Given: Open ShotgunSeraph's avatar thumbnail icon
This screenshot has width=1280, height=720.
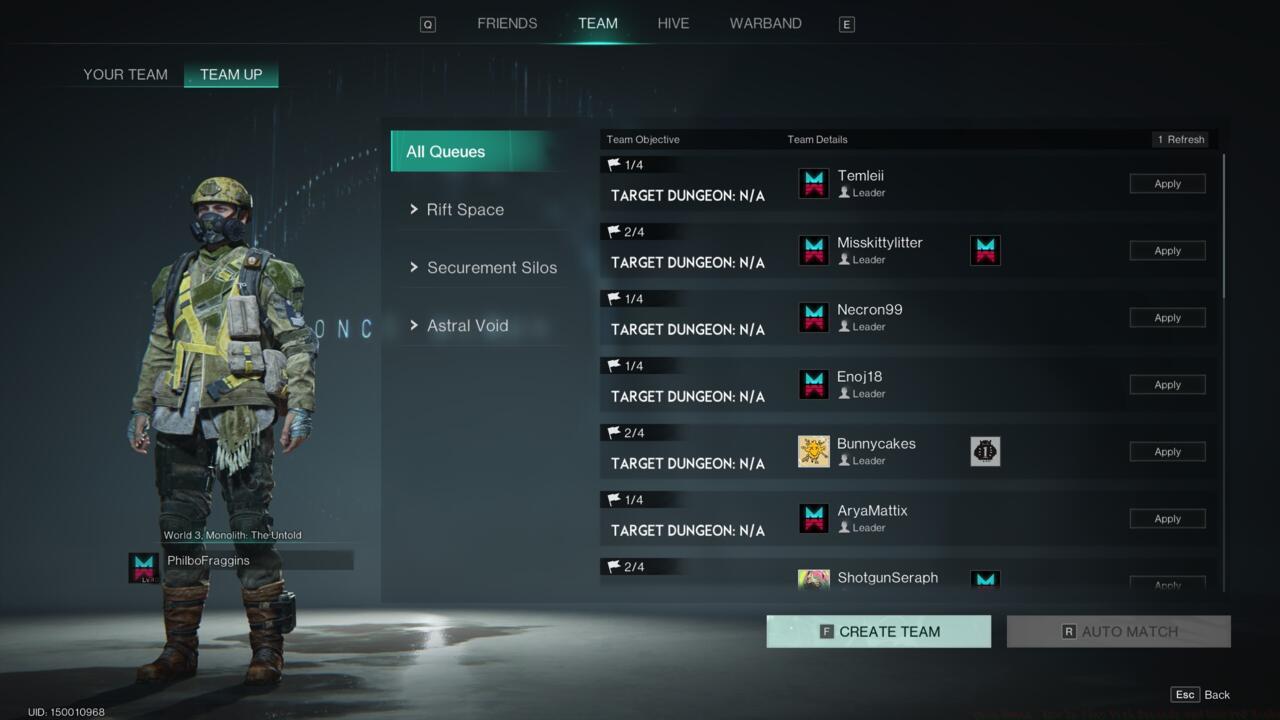Looking at the screenshot, I should click(813, 579).
